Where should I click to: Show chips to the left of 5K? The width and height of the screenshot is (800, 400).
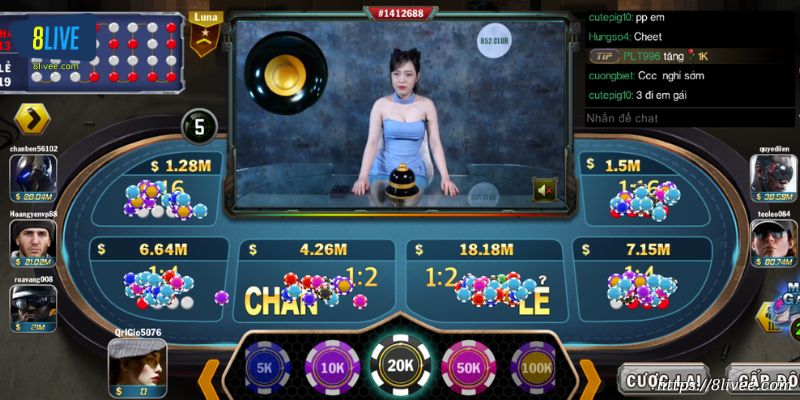coord(210,380)
